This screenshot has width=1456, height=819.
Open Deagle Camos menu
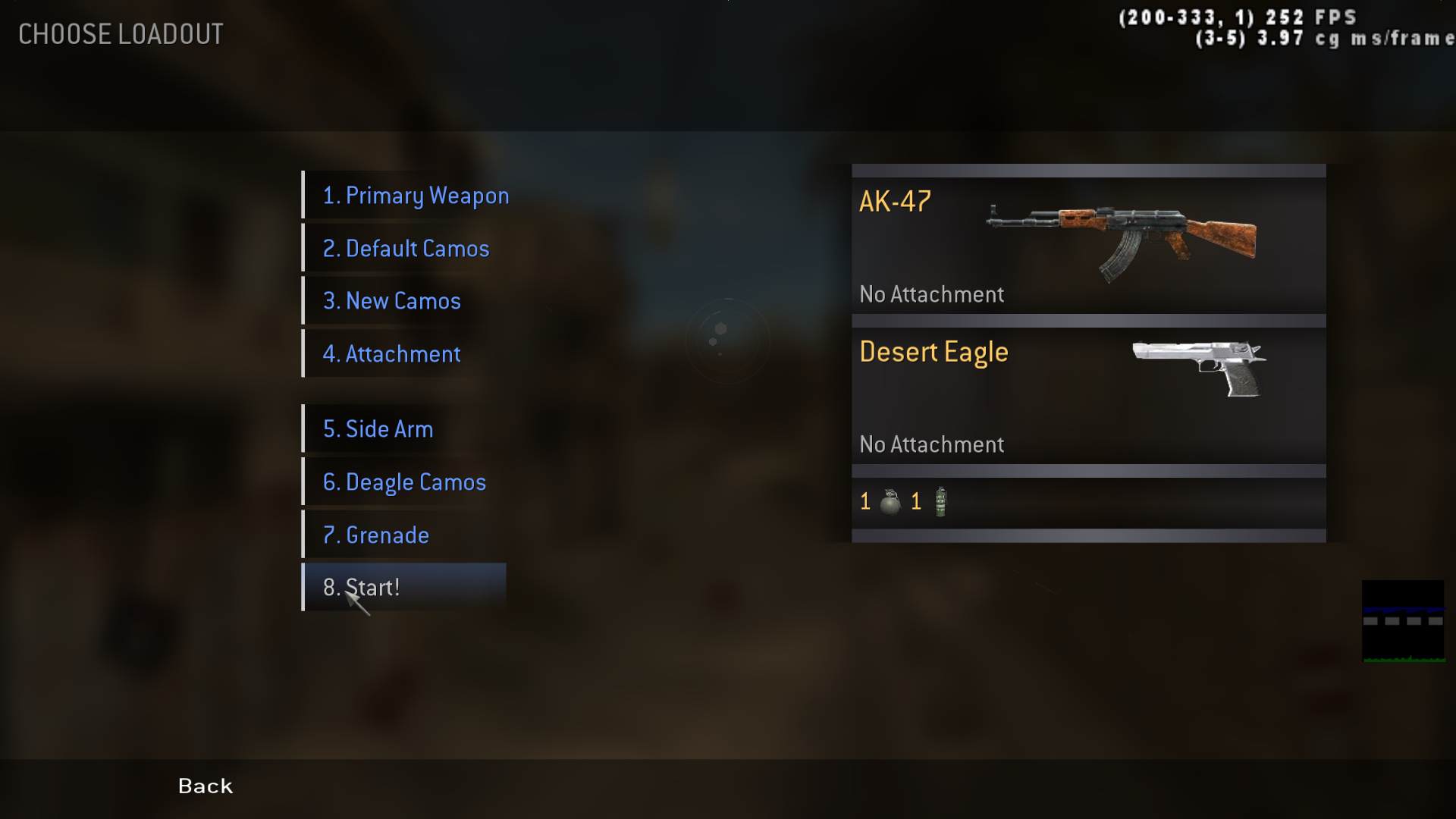(x=404, y=482)
